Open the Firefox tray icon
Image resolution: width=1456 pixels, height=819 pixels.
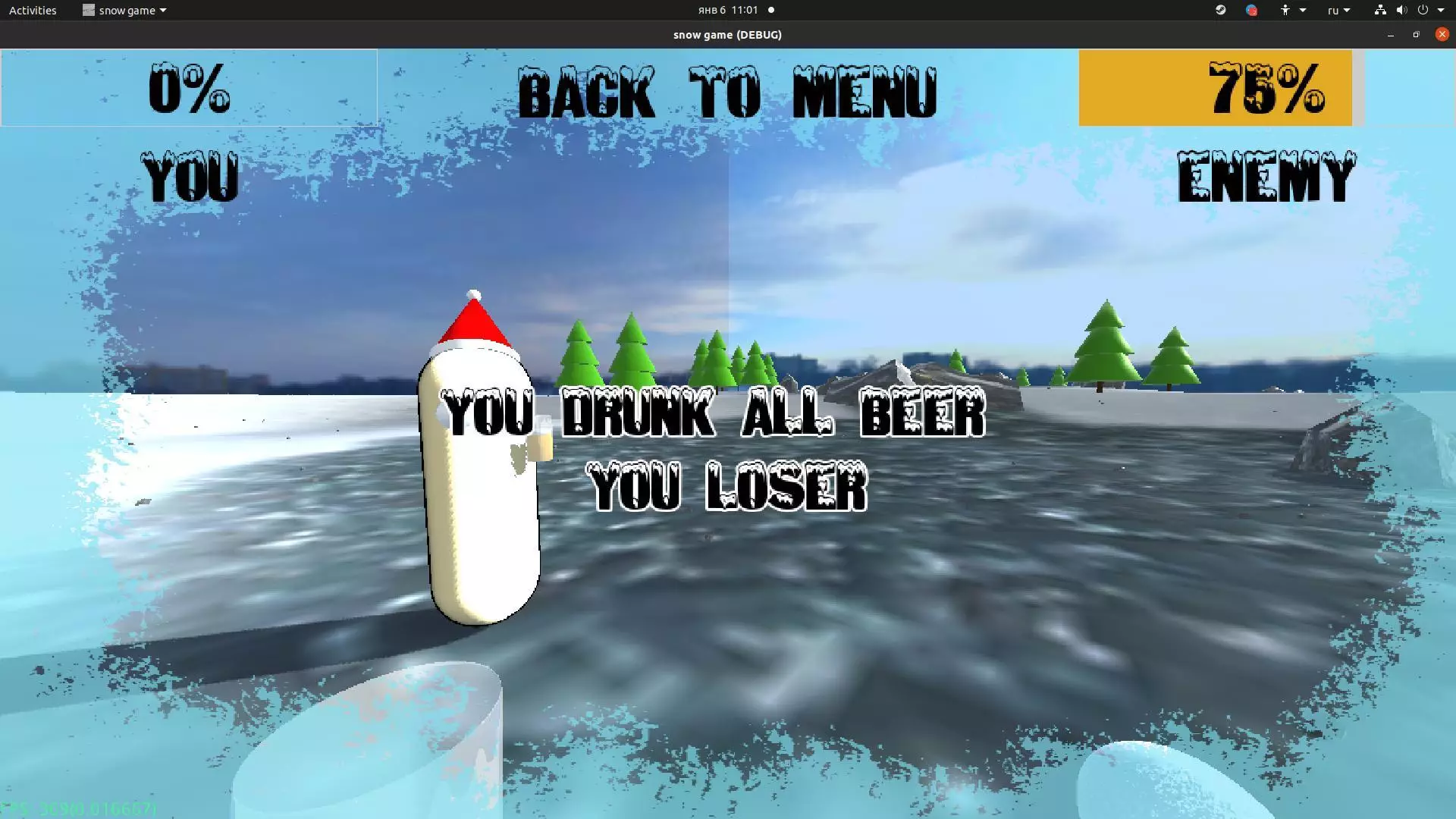click(1252, 10)
